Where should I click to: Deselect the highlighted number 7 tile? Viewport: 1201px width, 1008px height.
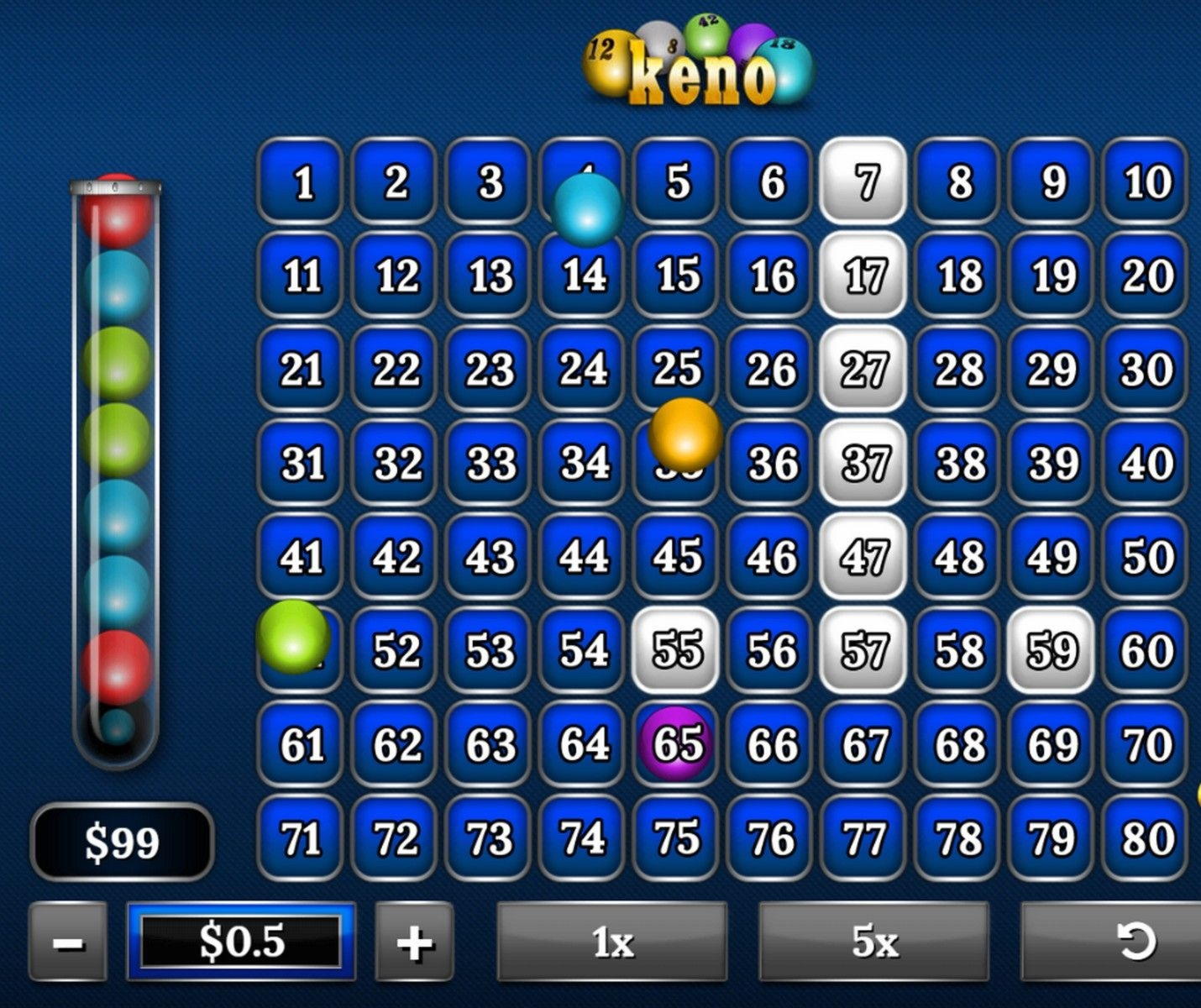(864, 181)
